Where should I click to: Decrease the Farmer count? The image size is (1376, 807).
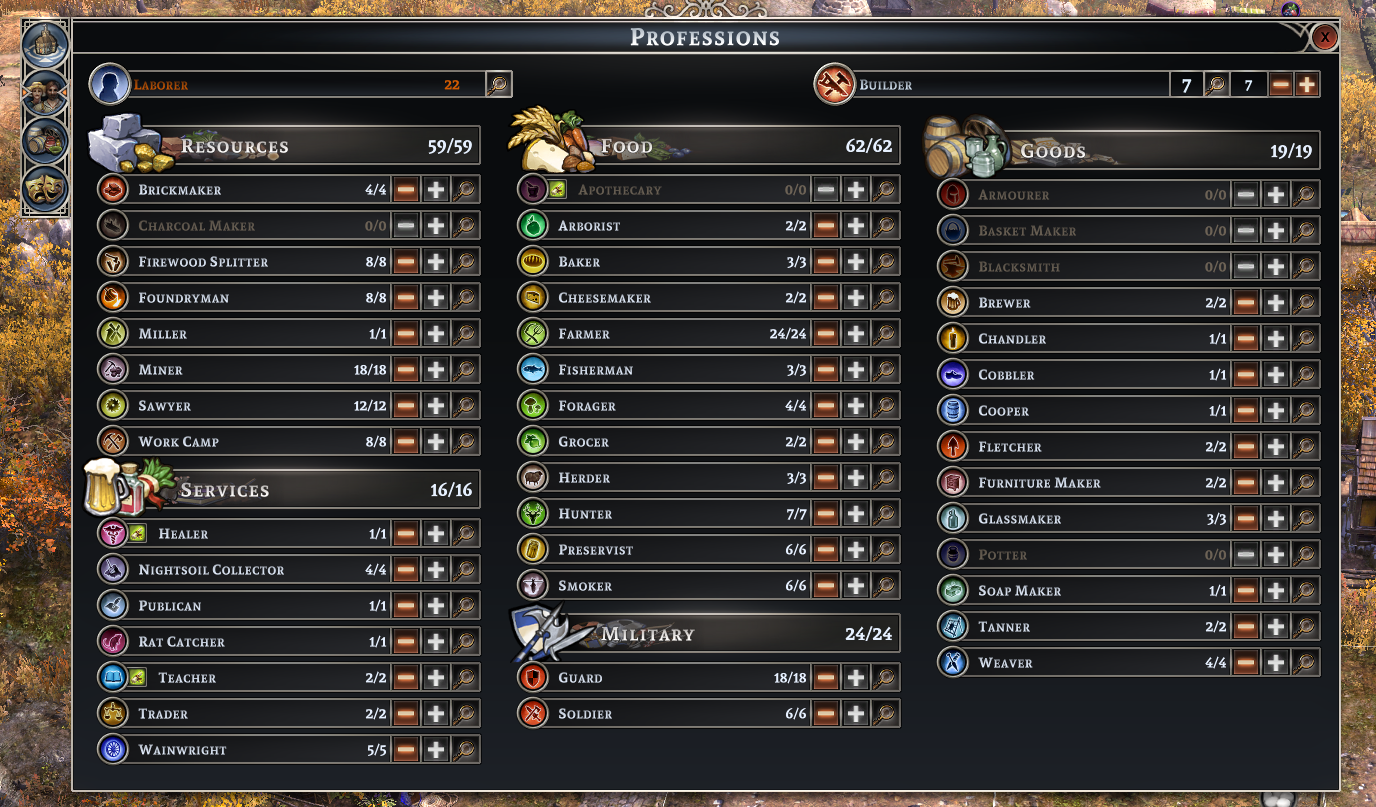point(825,334)
